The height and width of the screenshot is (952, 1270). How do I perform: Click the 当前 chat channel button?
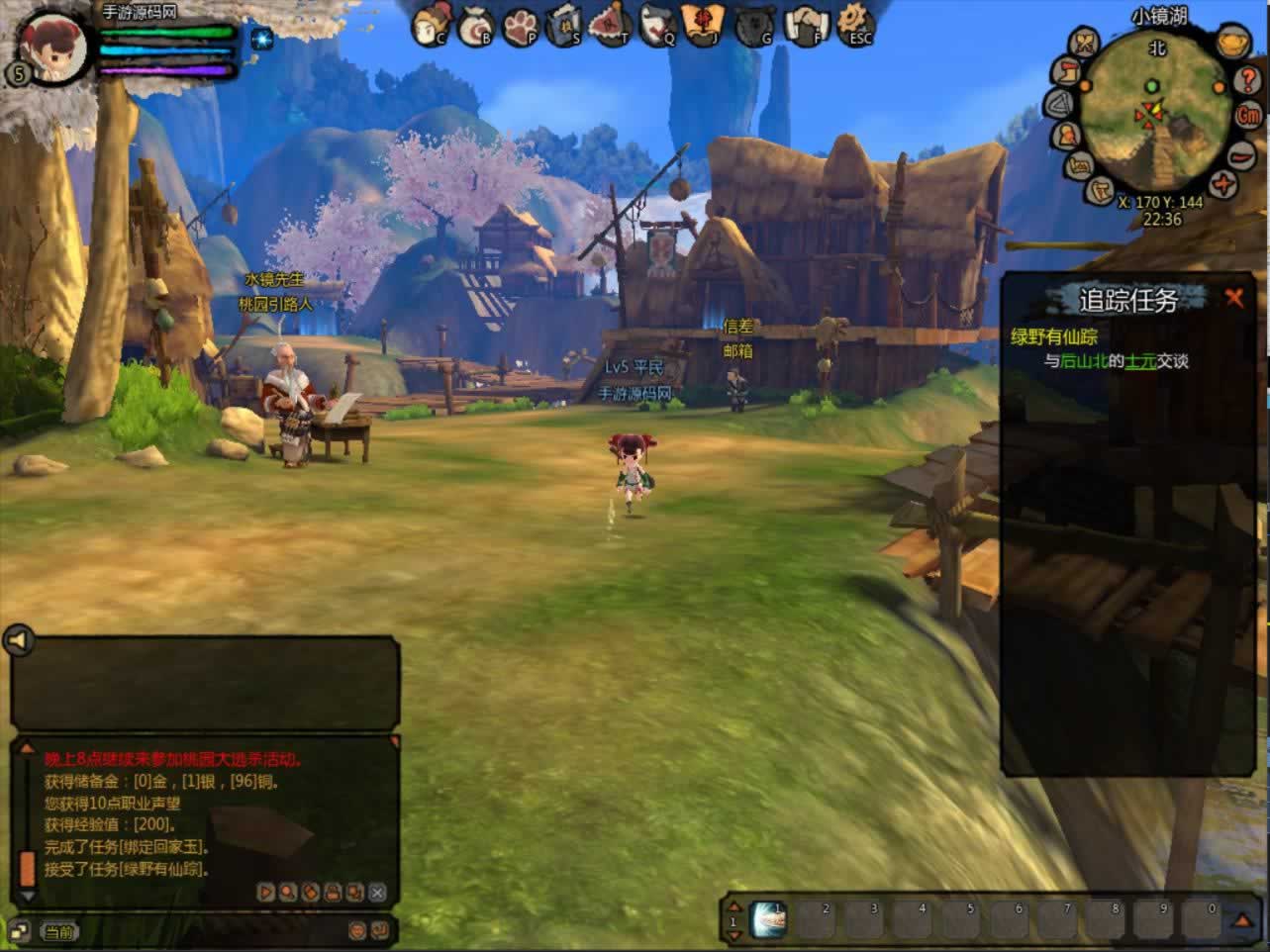point(58,931)
